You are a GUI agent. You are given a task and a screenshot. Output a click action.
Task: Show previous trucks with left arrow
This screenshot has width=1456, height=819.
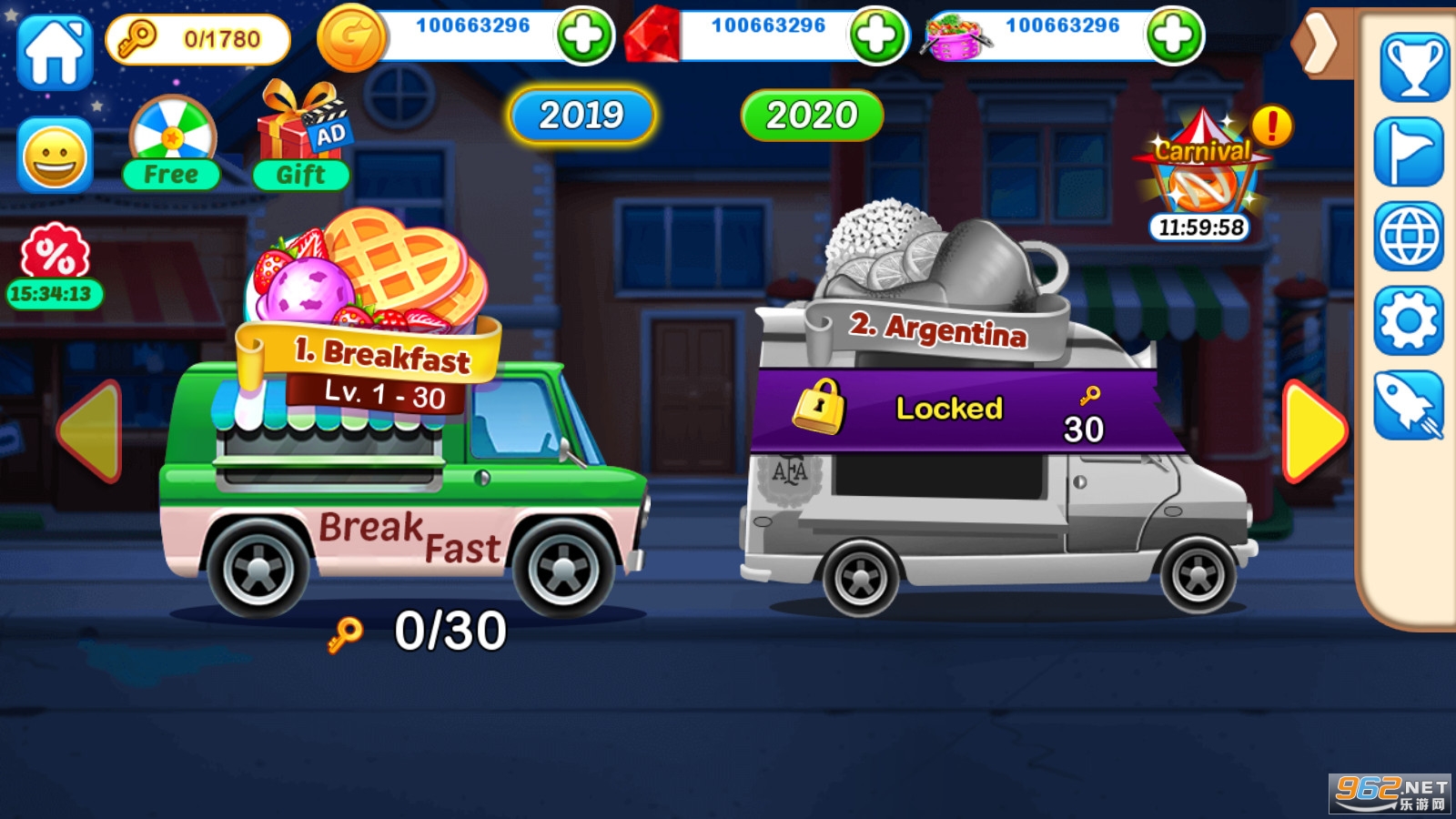pos(90,430)
